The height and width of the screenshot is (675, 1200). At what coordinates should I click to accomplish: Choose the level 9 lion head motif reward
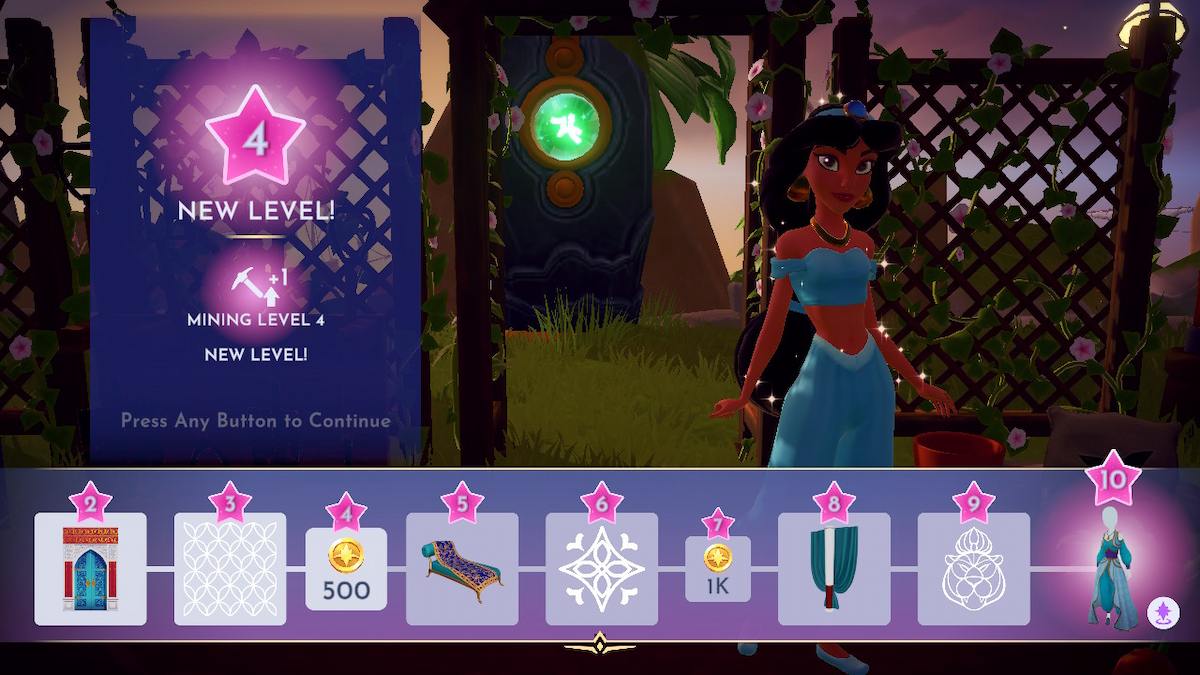click(x=973, y=569)
